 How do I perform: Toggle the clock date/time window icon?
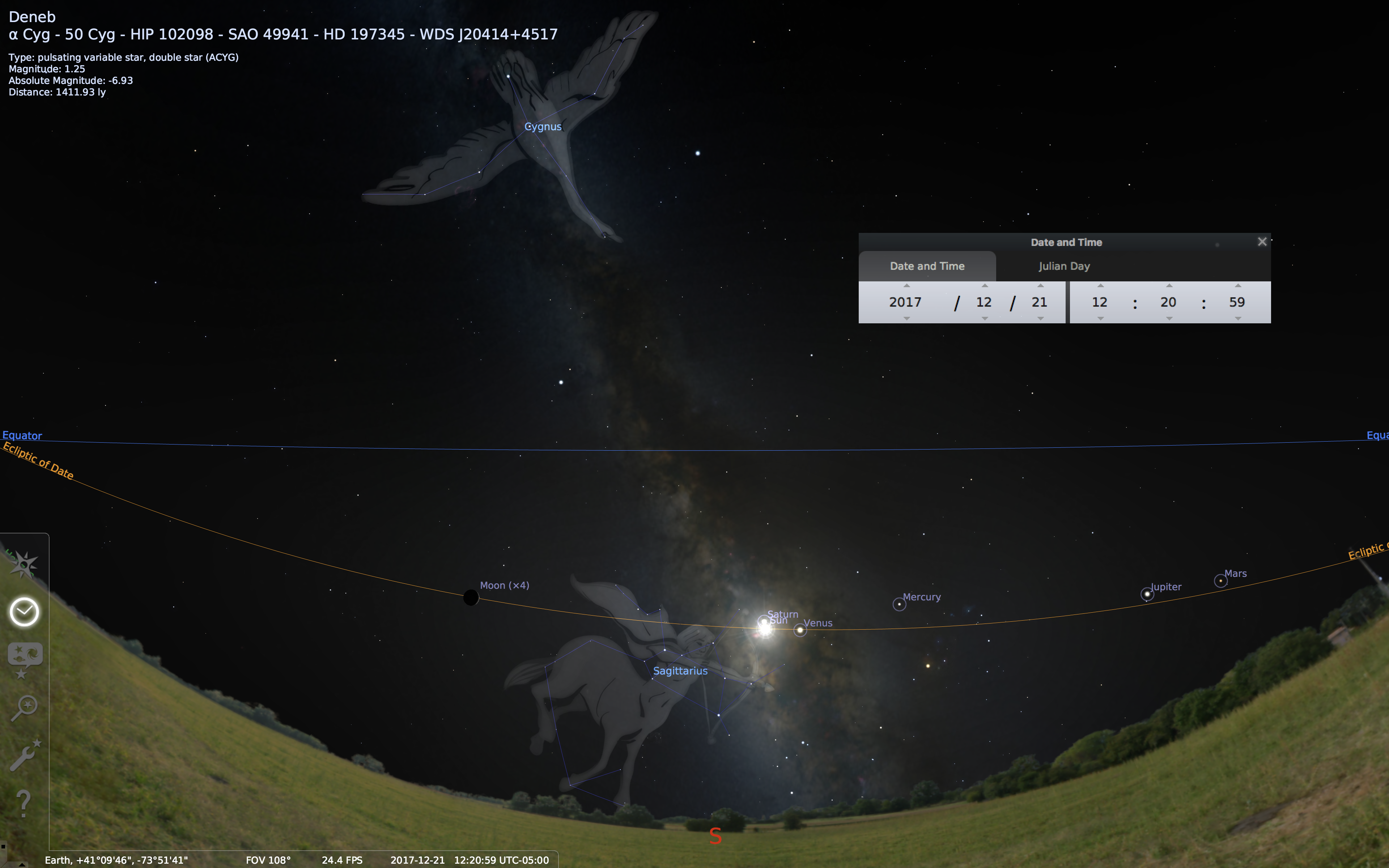coord(24,611)
